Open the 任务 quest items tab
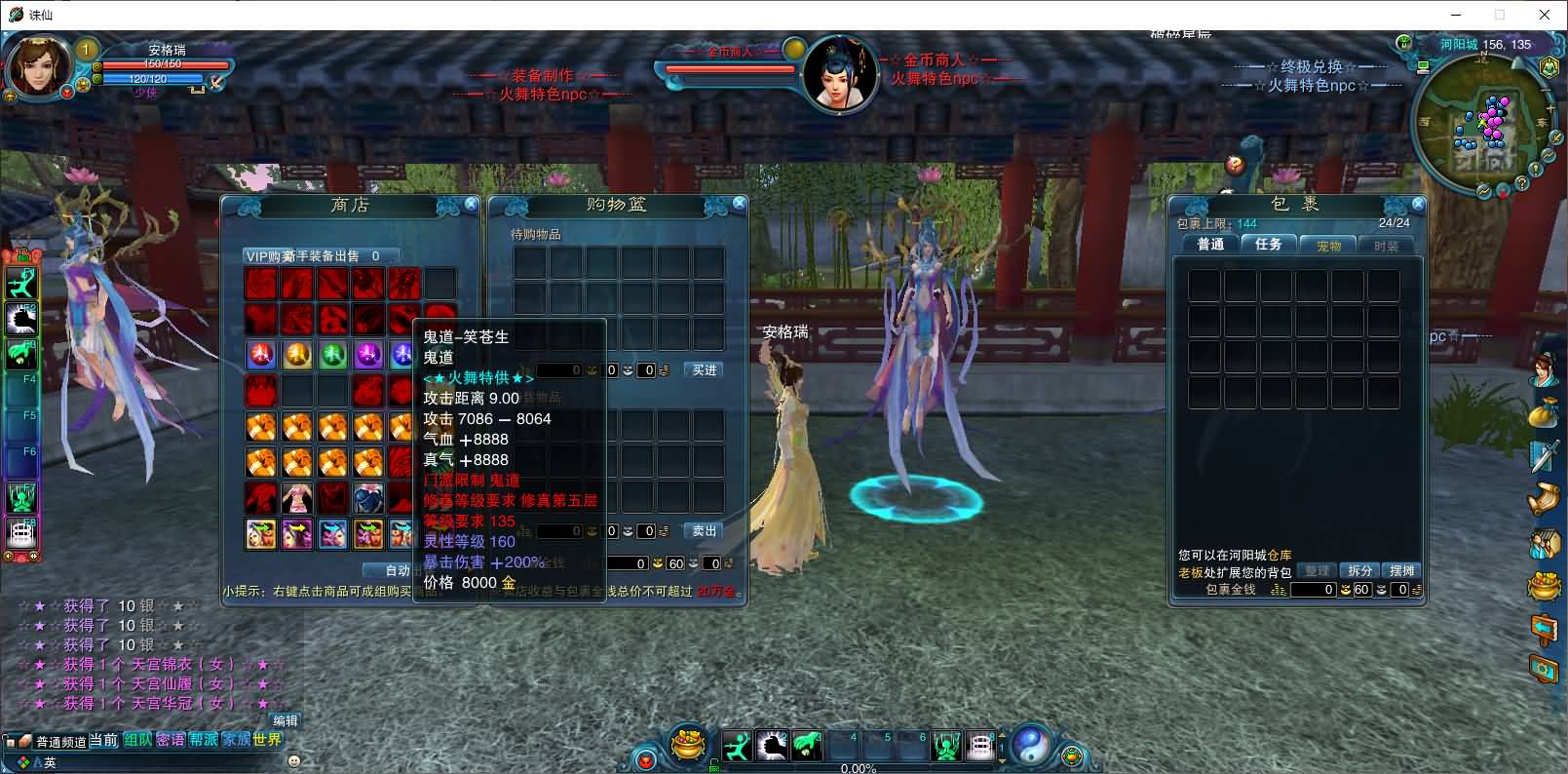 [x=1269, y=245]
